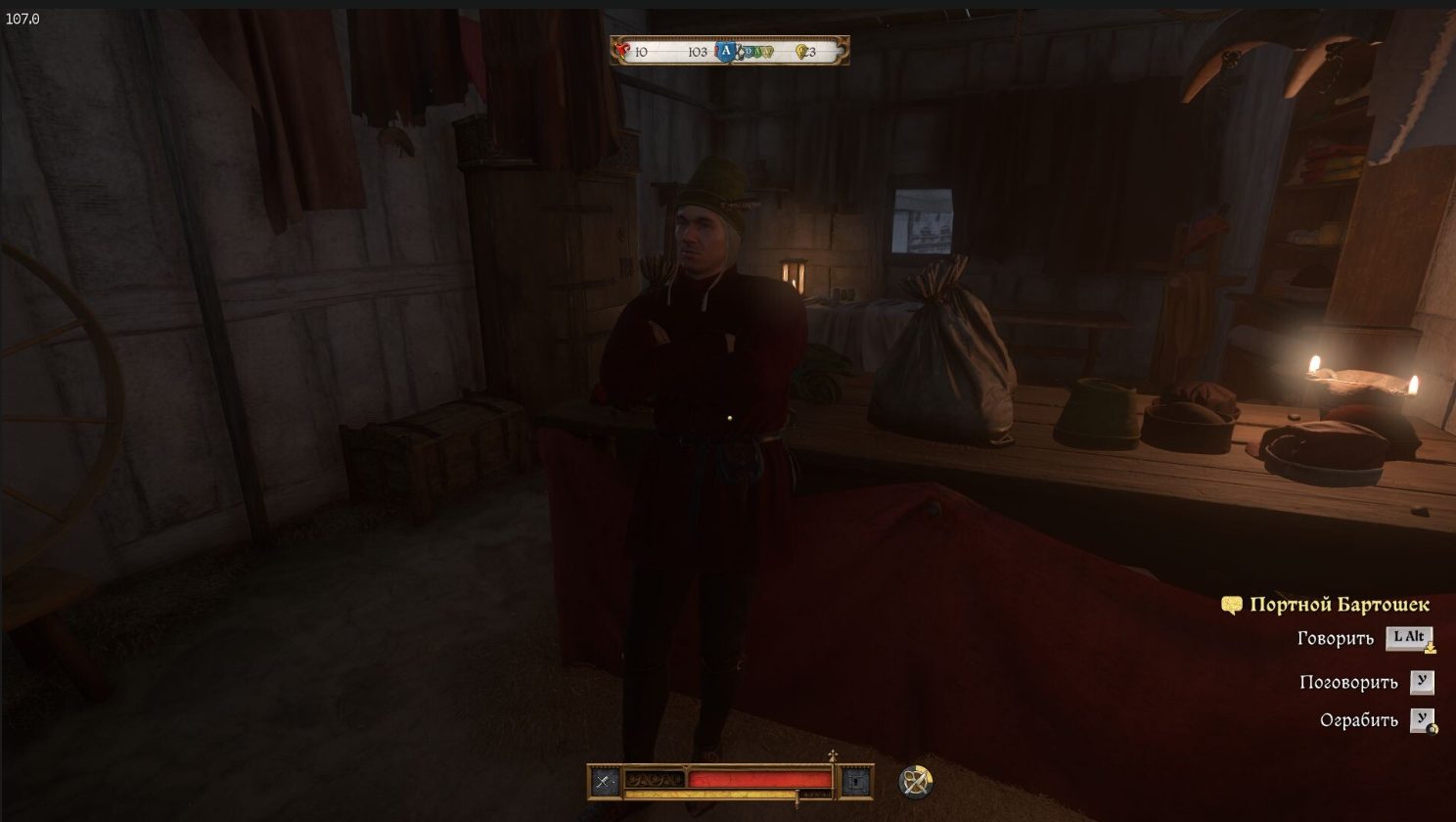Click the red marker on the compass
The height and width of the screenshot is (822, 1456).
[x=622, y=51]
